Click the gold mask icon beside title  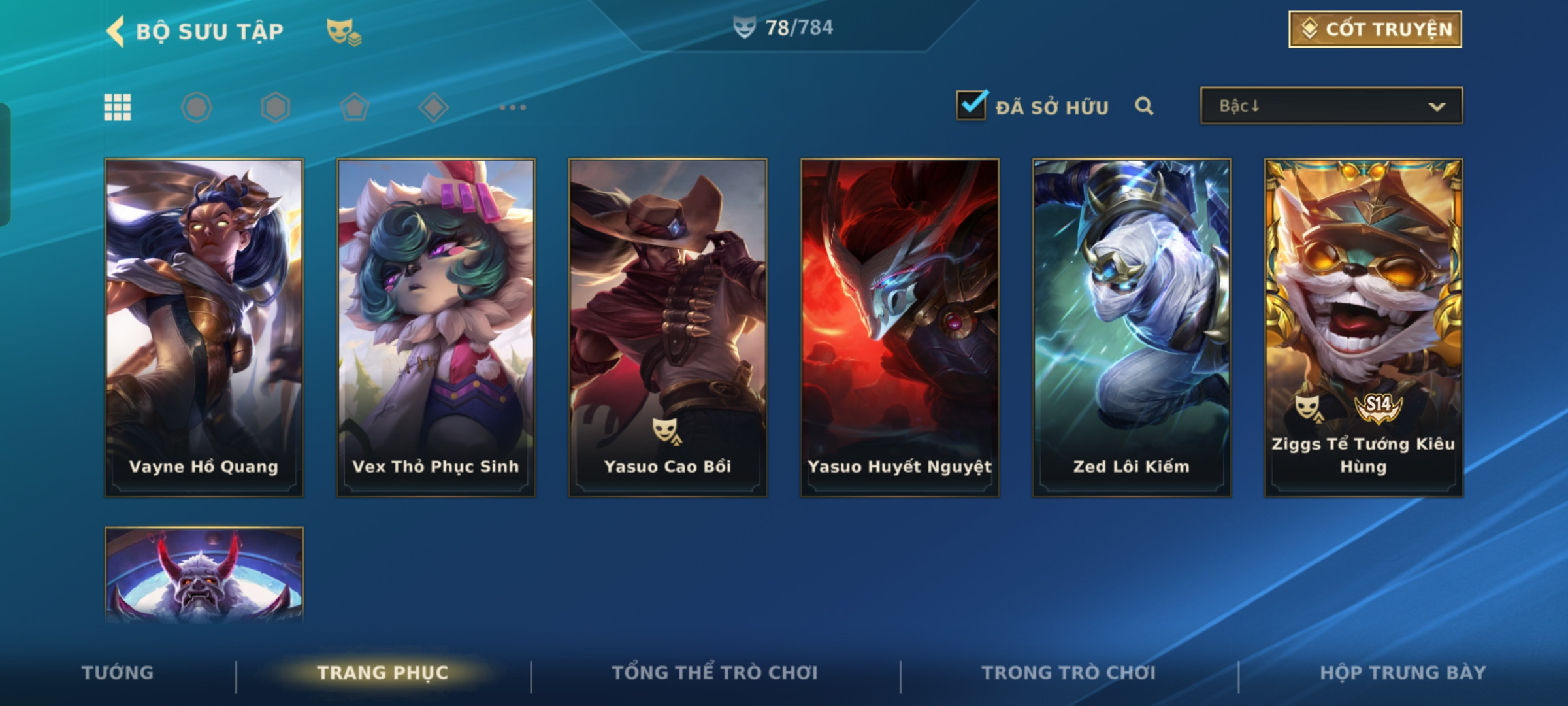pos(344,31)
